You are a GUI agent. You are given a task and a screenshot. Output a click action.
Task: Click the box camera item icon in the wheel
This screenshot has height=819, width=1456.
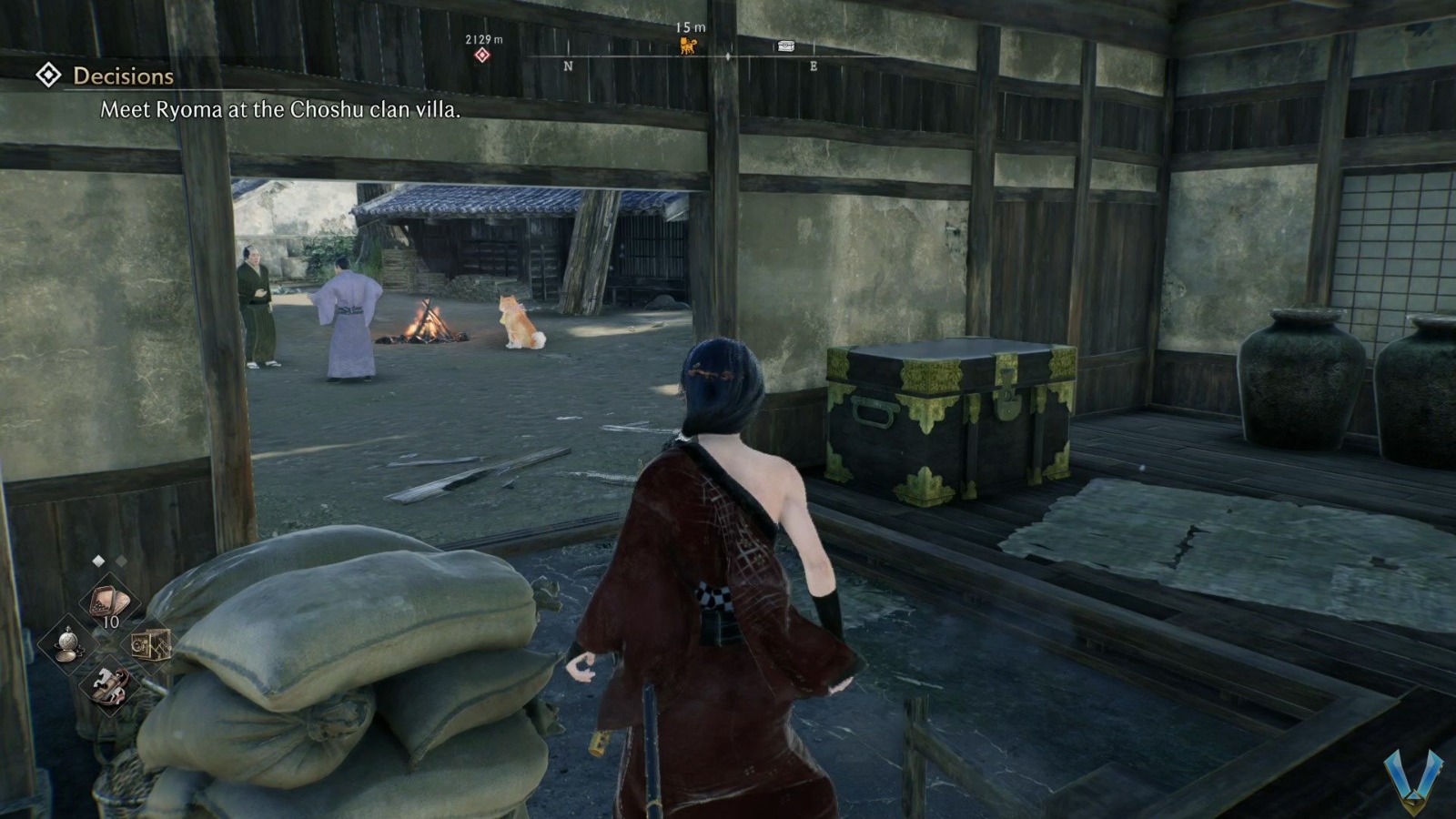[150, 645]
